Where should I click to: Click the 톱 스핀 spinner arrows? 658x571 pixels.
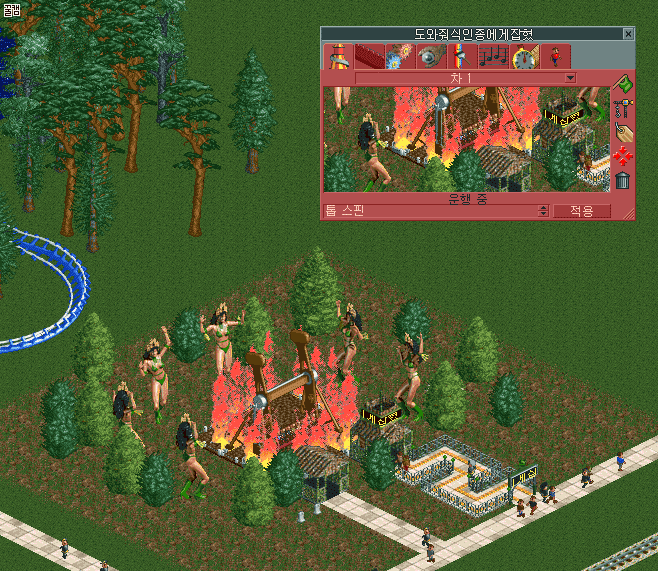click(x=543, y=211)
